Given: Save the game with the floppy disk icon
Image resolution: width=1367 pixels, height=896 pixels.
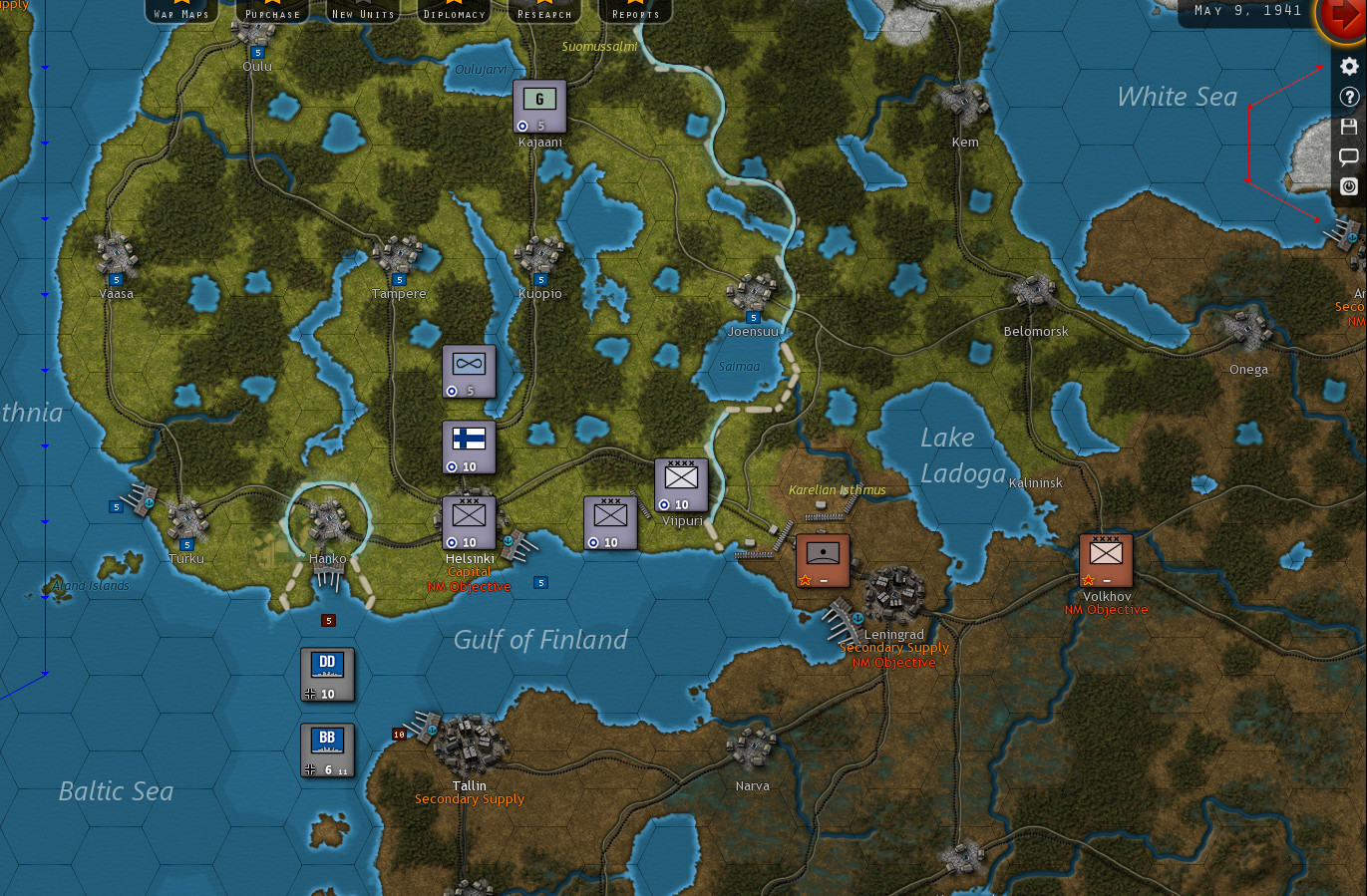Looking at the screenshot, I should click(1349, 127).
